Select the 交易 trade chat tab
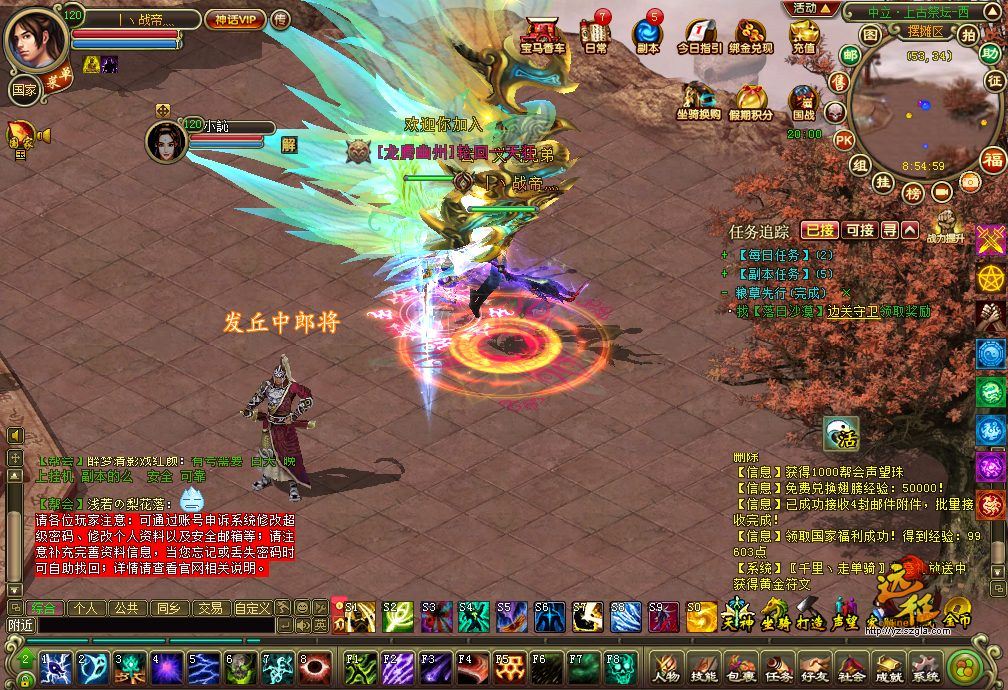Viewport: 1008px width, 690px height. [209, 607]
